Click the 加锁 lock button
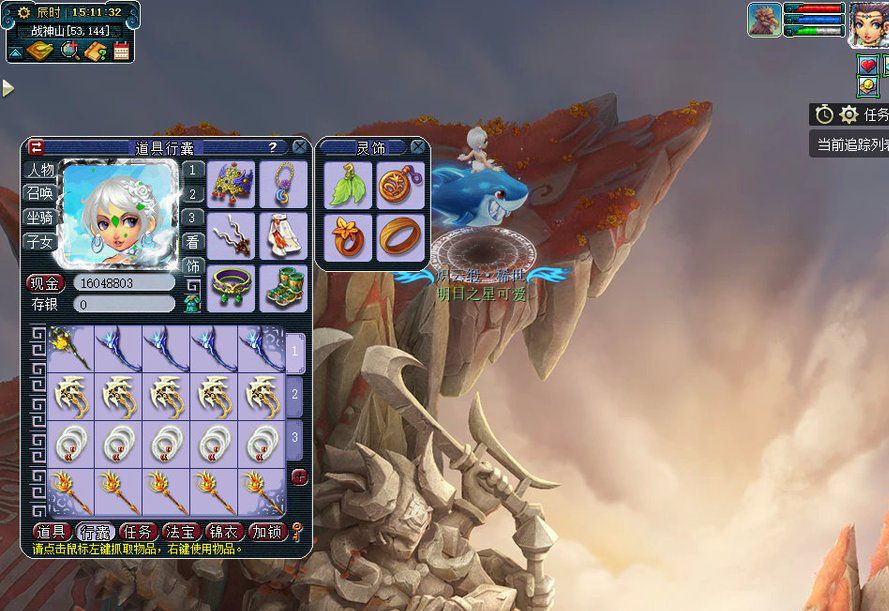Viewport: 889px width, 611px height. pyautogui.click(x=267, y=532)
